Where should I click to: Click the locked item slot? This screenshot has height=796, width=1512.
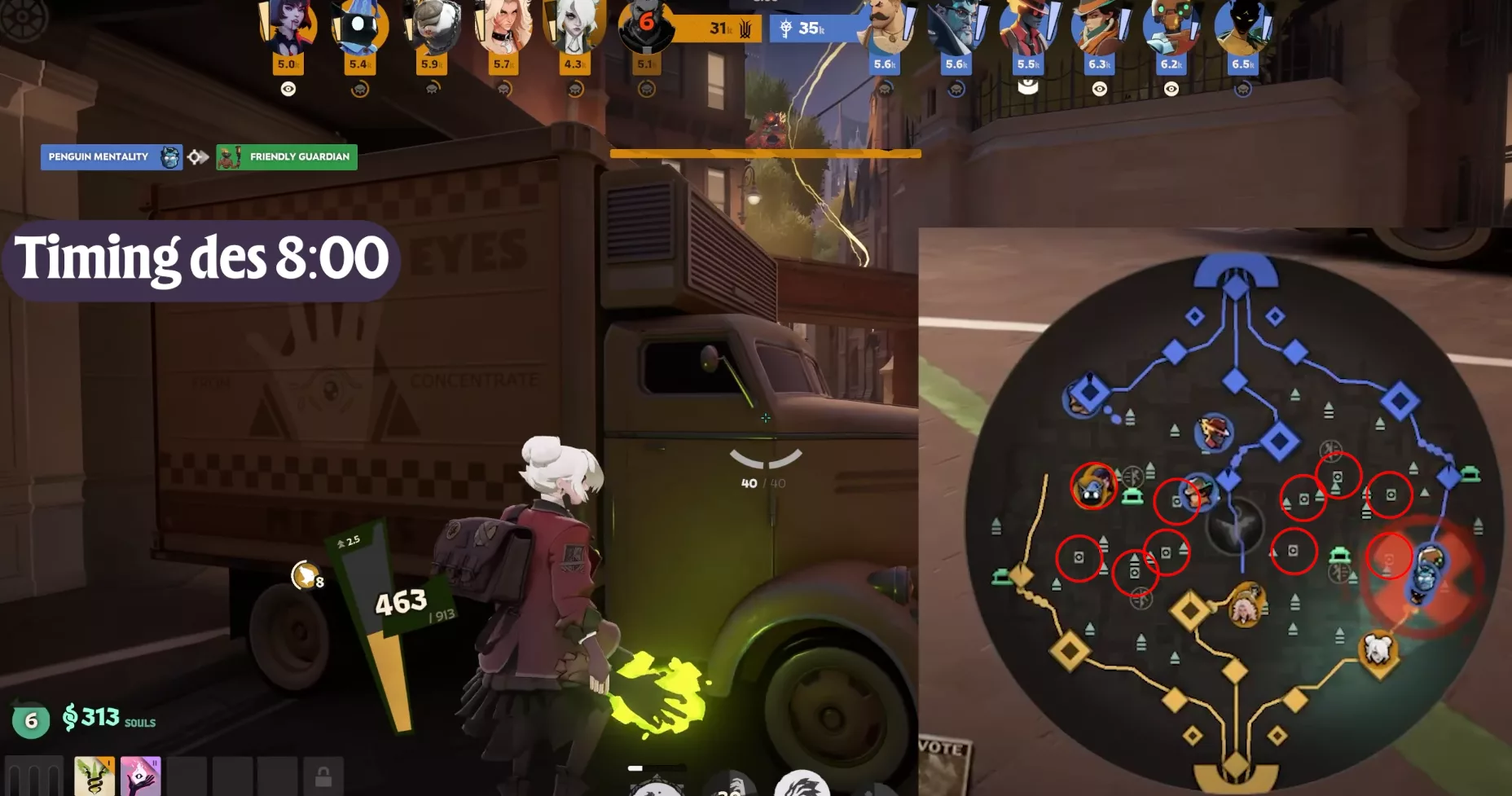pos(323,776)
